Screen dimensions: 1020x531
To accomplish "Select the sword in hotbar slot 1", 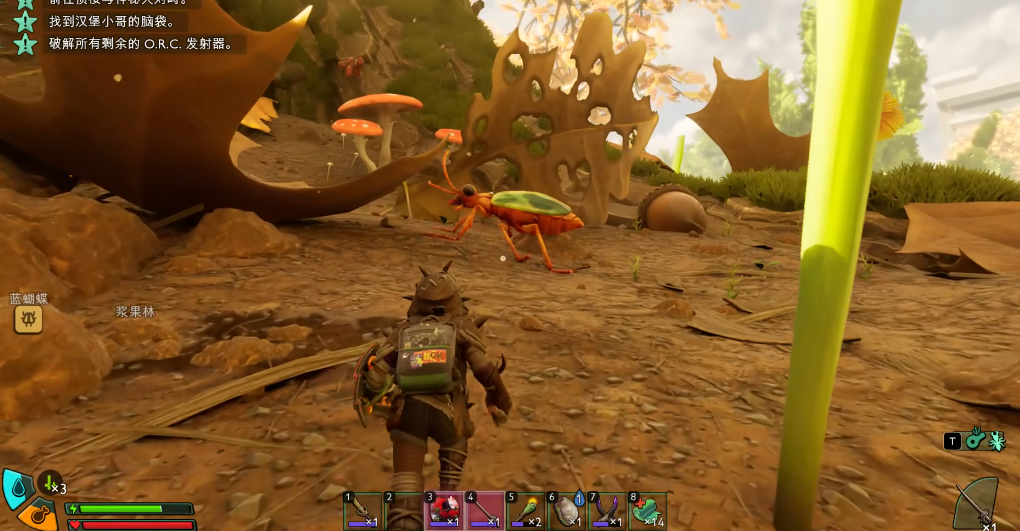I will [363, 511].
